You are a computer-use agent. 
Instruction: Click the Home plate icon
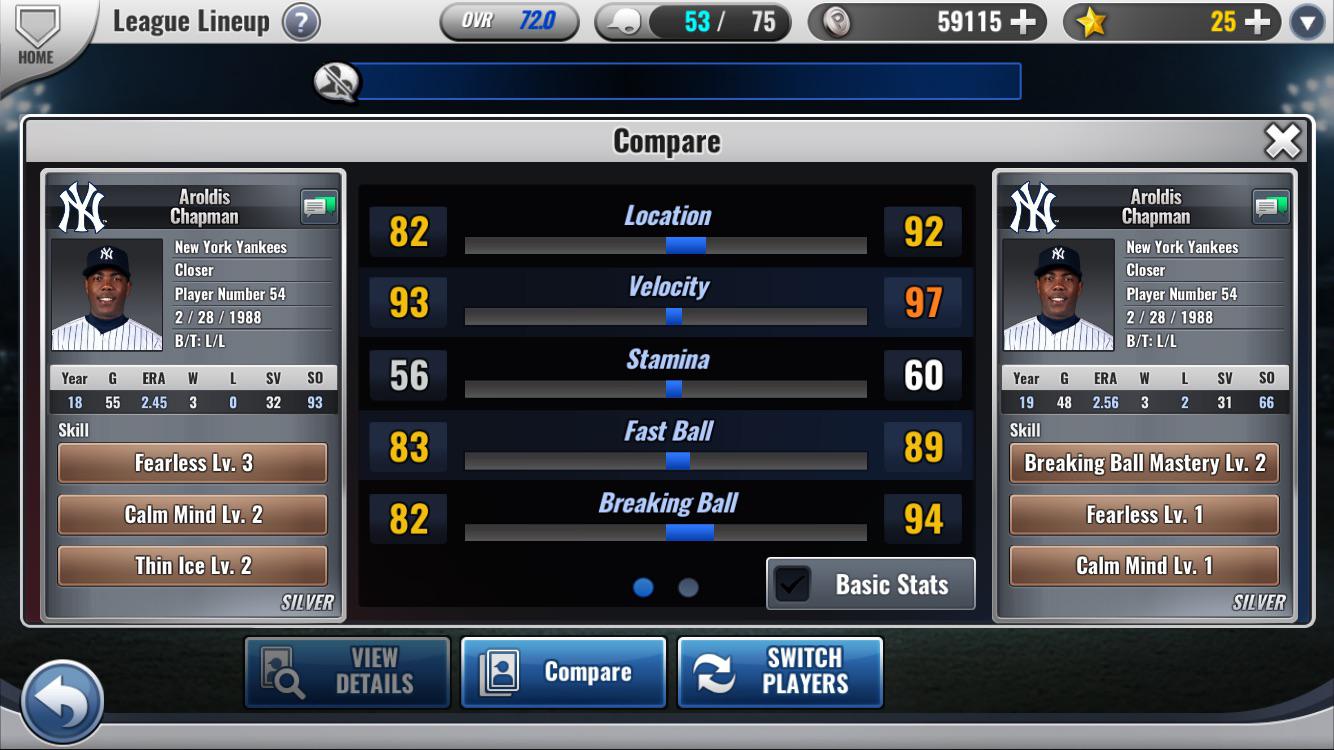(37, 25)
